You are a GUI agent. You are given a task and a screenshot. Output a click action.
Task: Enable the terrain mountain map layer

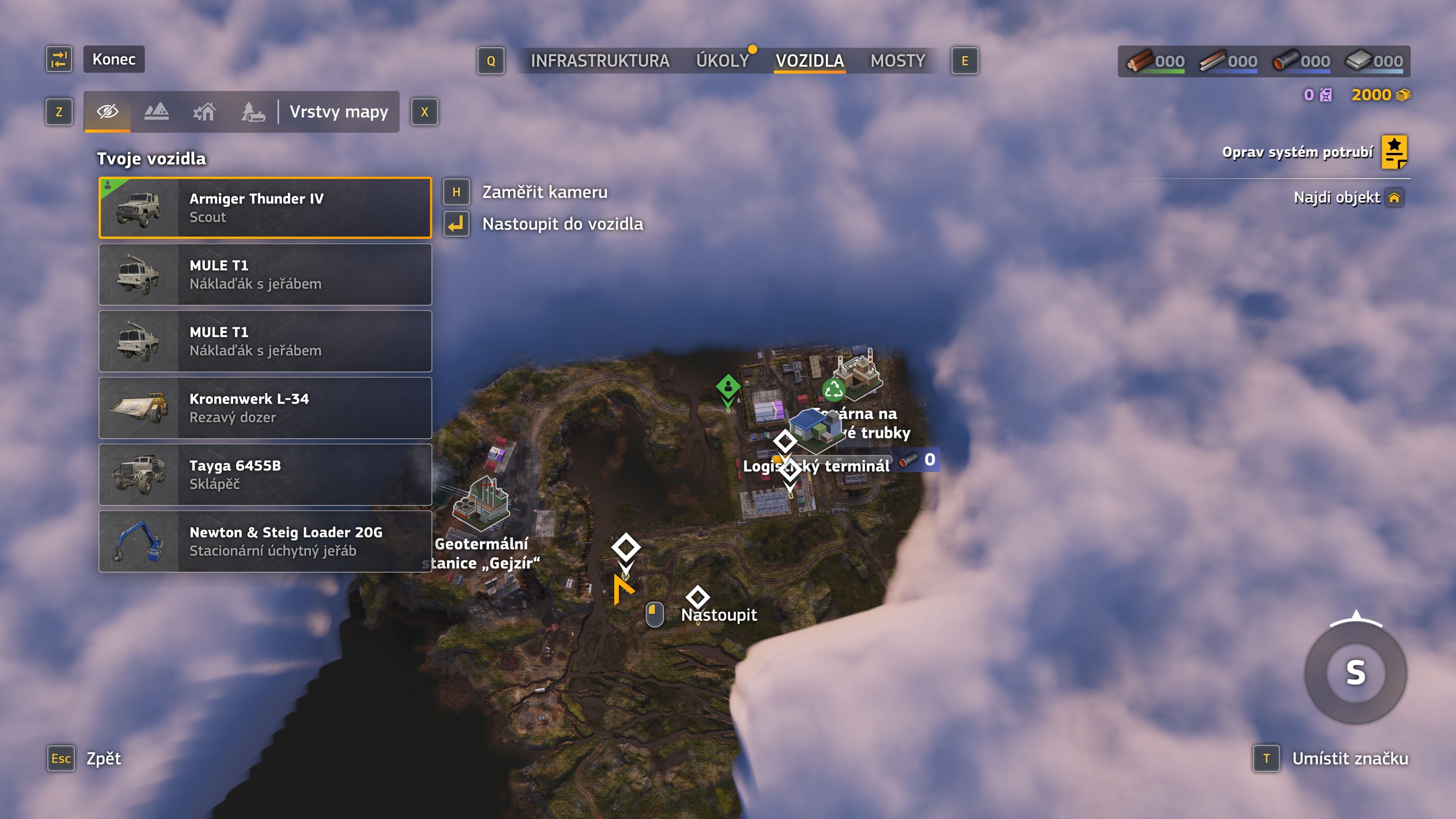click(156, 112)
